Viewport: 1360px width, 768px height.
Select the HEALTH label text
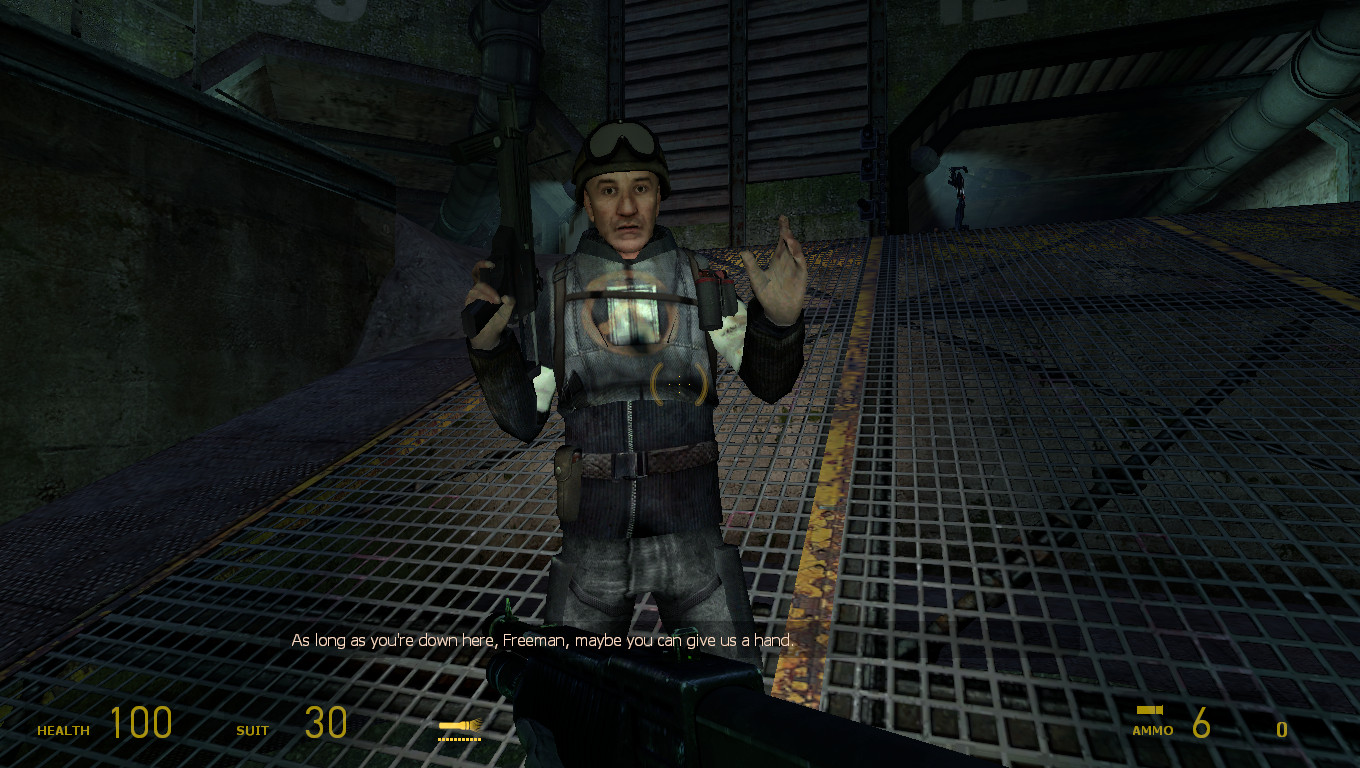(62, 730)
